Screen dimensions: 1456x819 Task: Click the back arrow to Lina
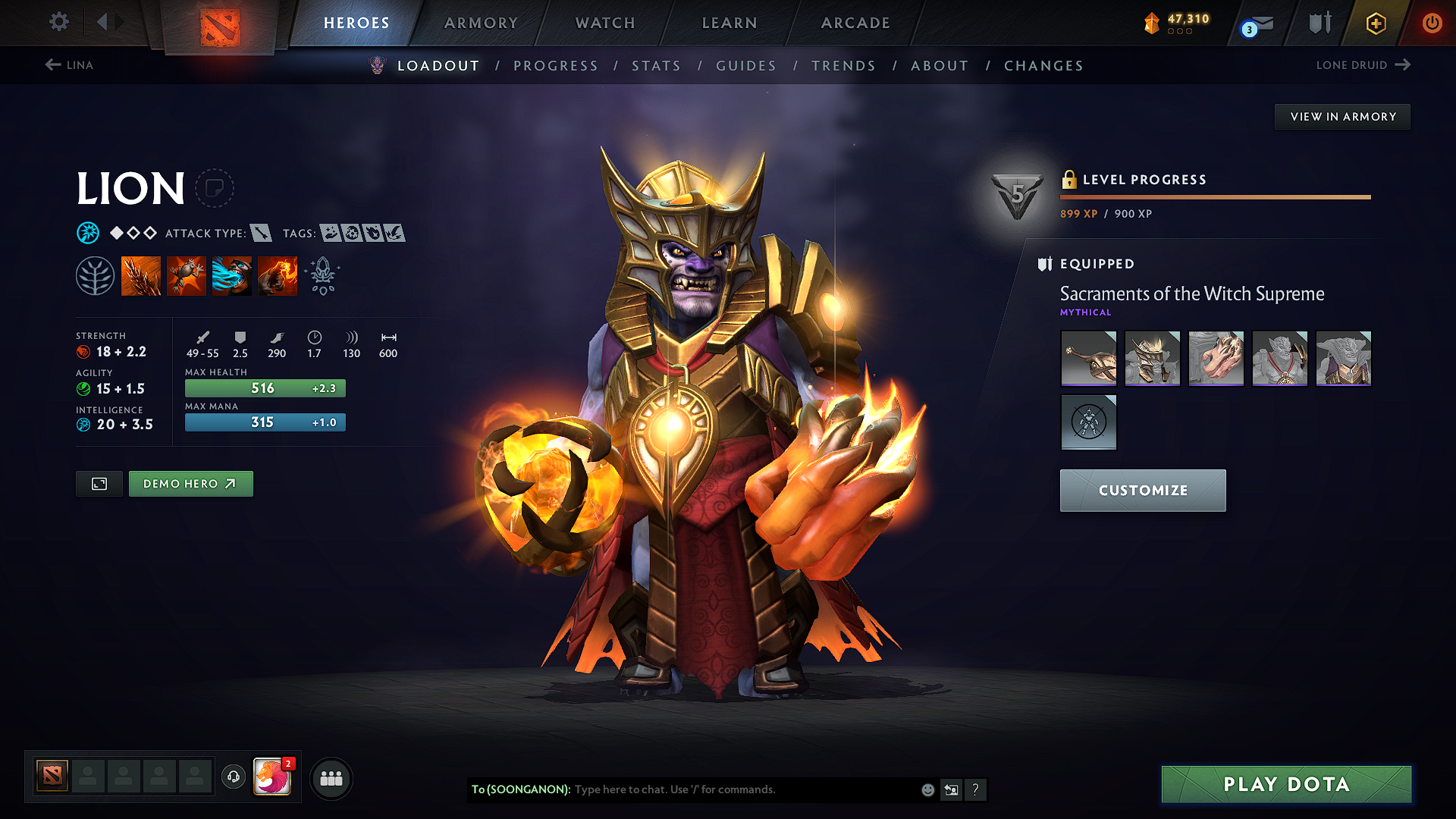click(x=51, y=65)
